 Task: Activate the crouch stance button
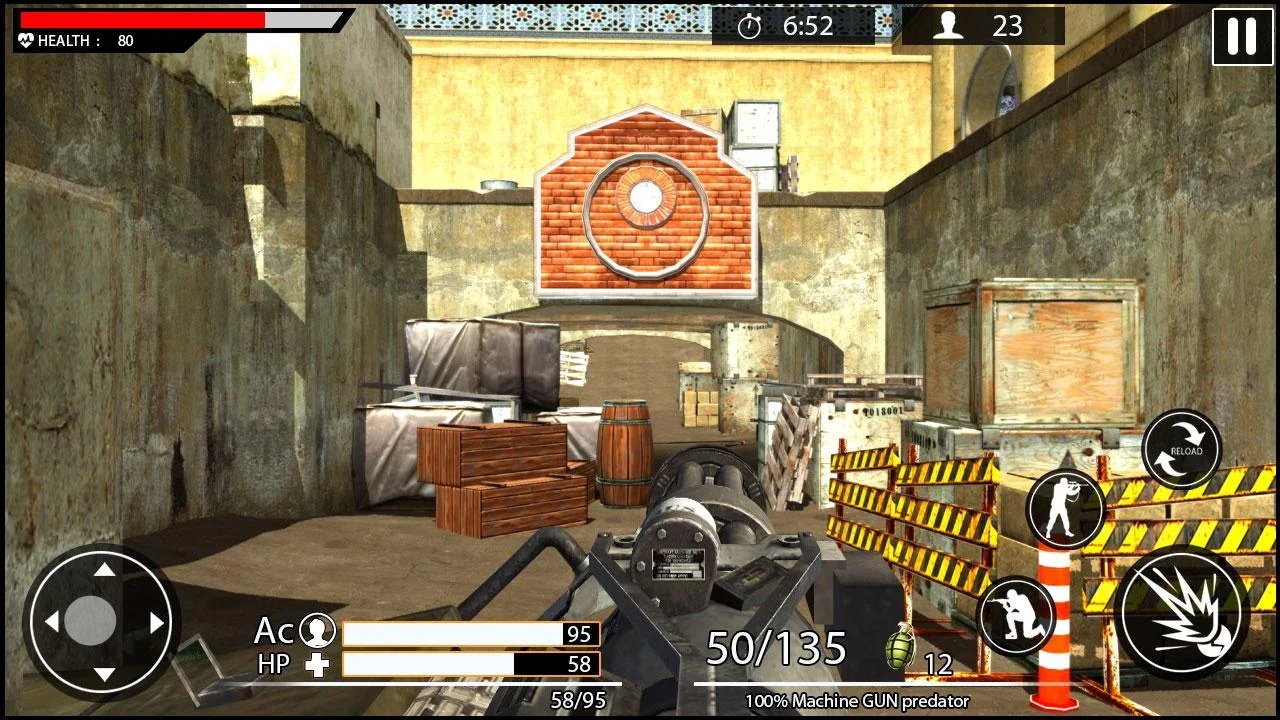tap(1016, 616)
